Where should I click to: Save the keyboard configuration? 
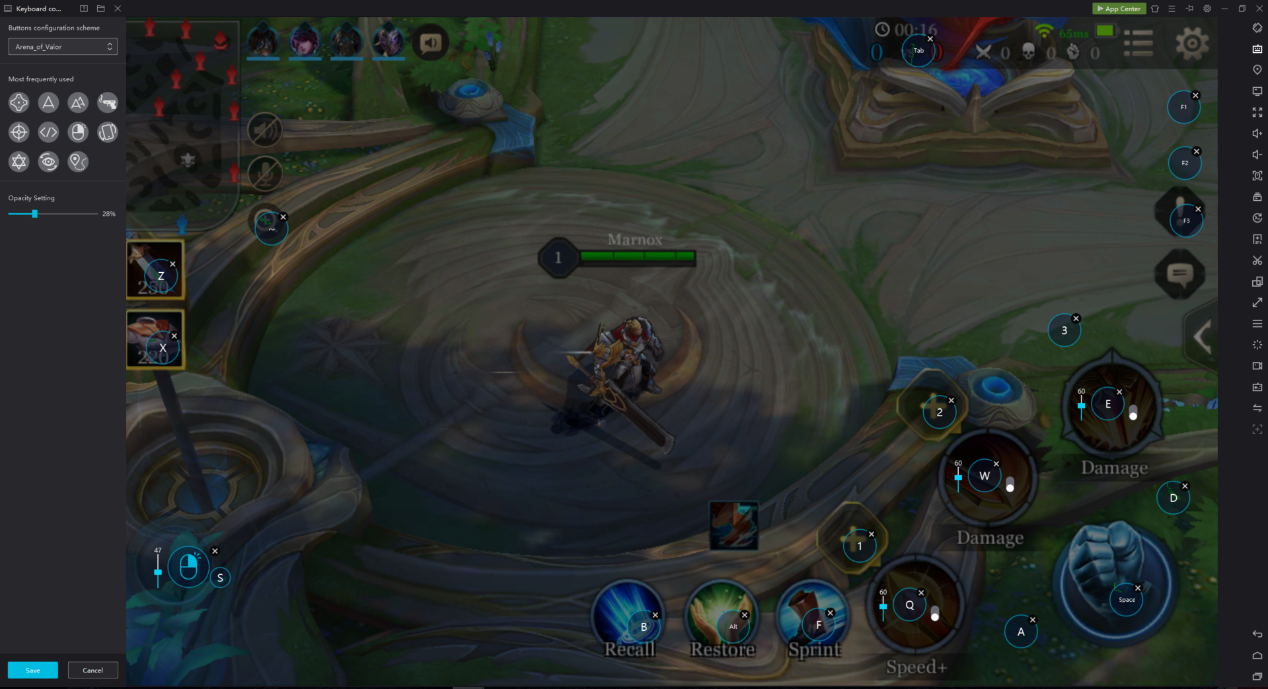pos(33,670)
